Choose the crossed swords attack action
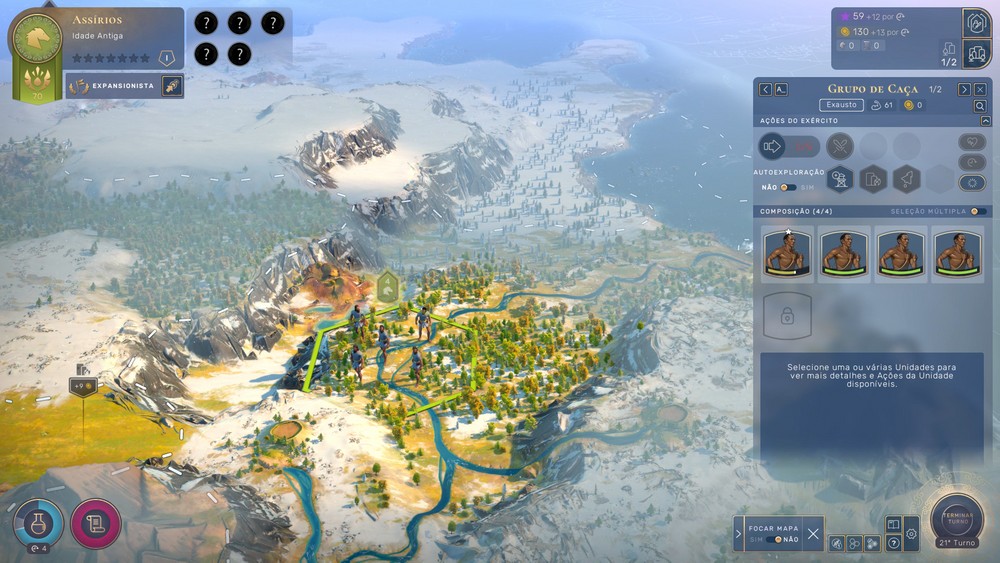 tap(840, 146)
